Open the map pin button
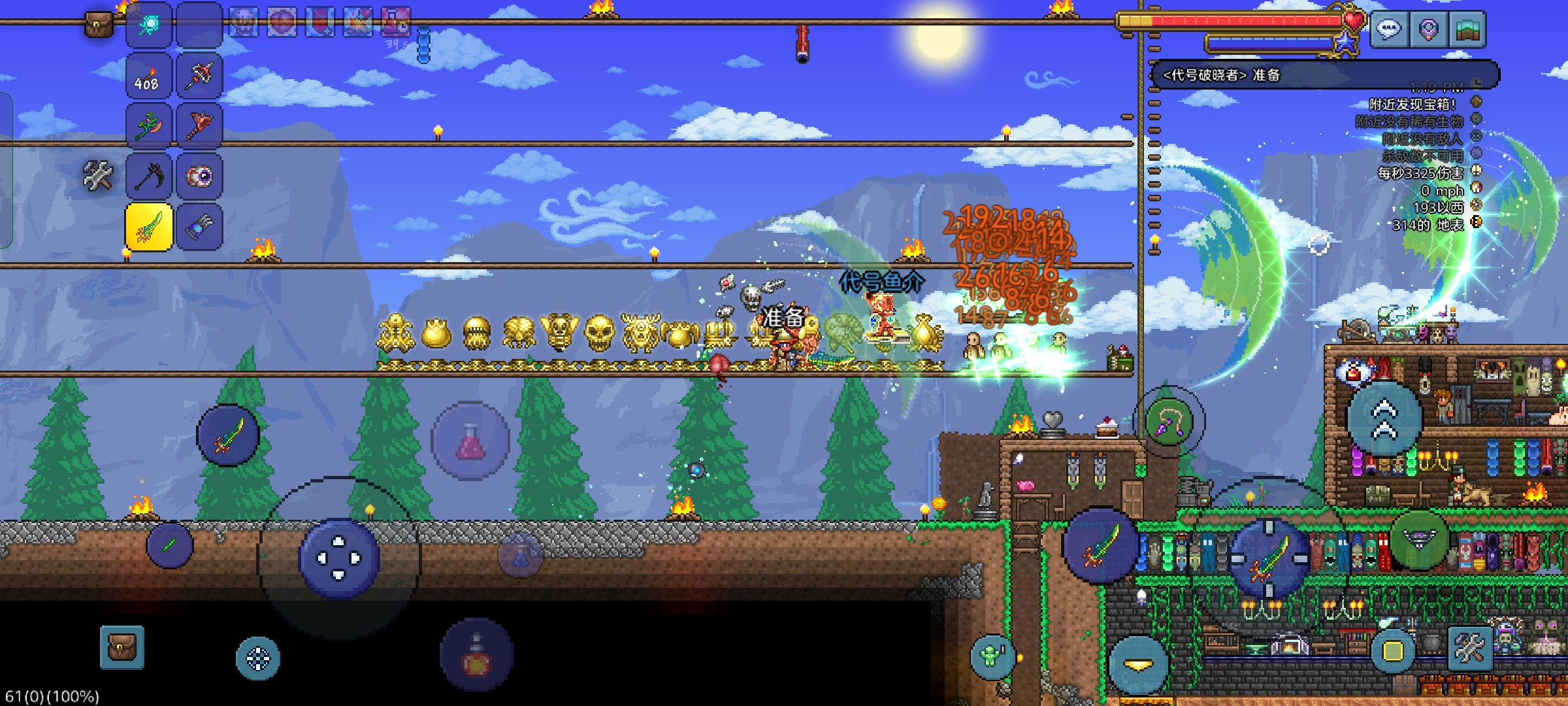 click(1428, 29)
